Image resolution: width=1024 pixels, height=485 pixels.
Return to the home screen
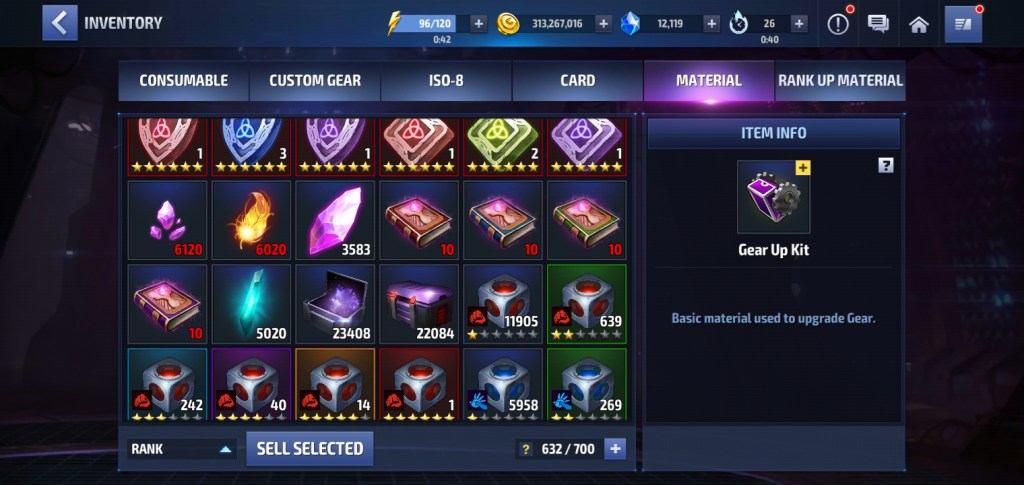[918, 24]
